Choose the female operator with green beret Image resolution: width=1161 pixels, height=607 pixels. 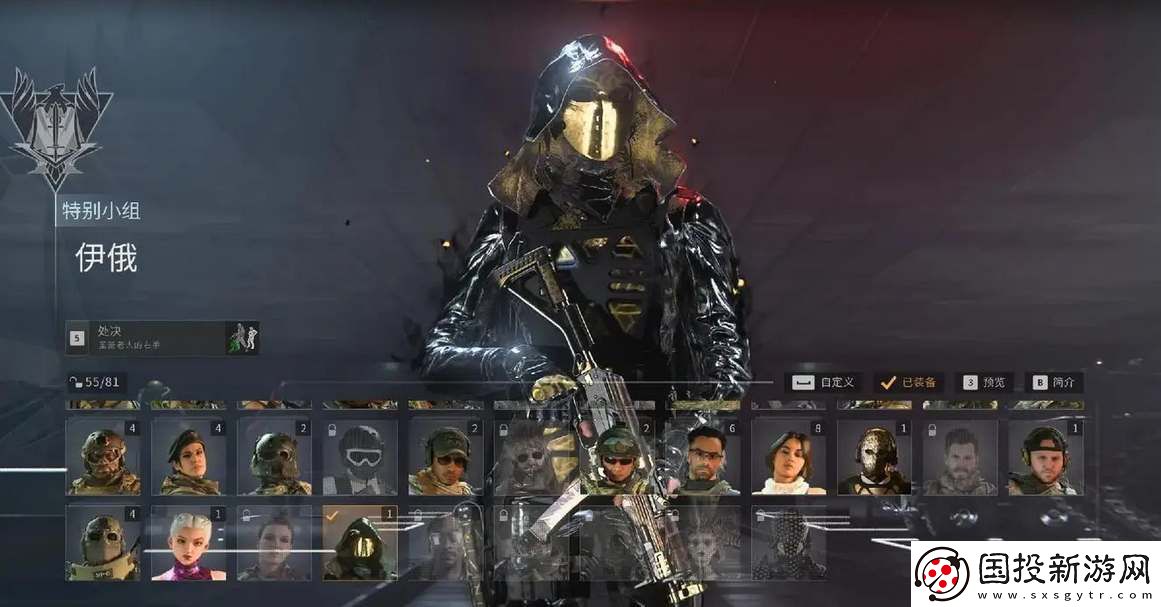[188, 457]
